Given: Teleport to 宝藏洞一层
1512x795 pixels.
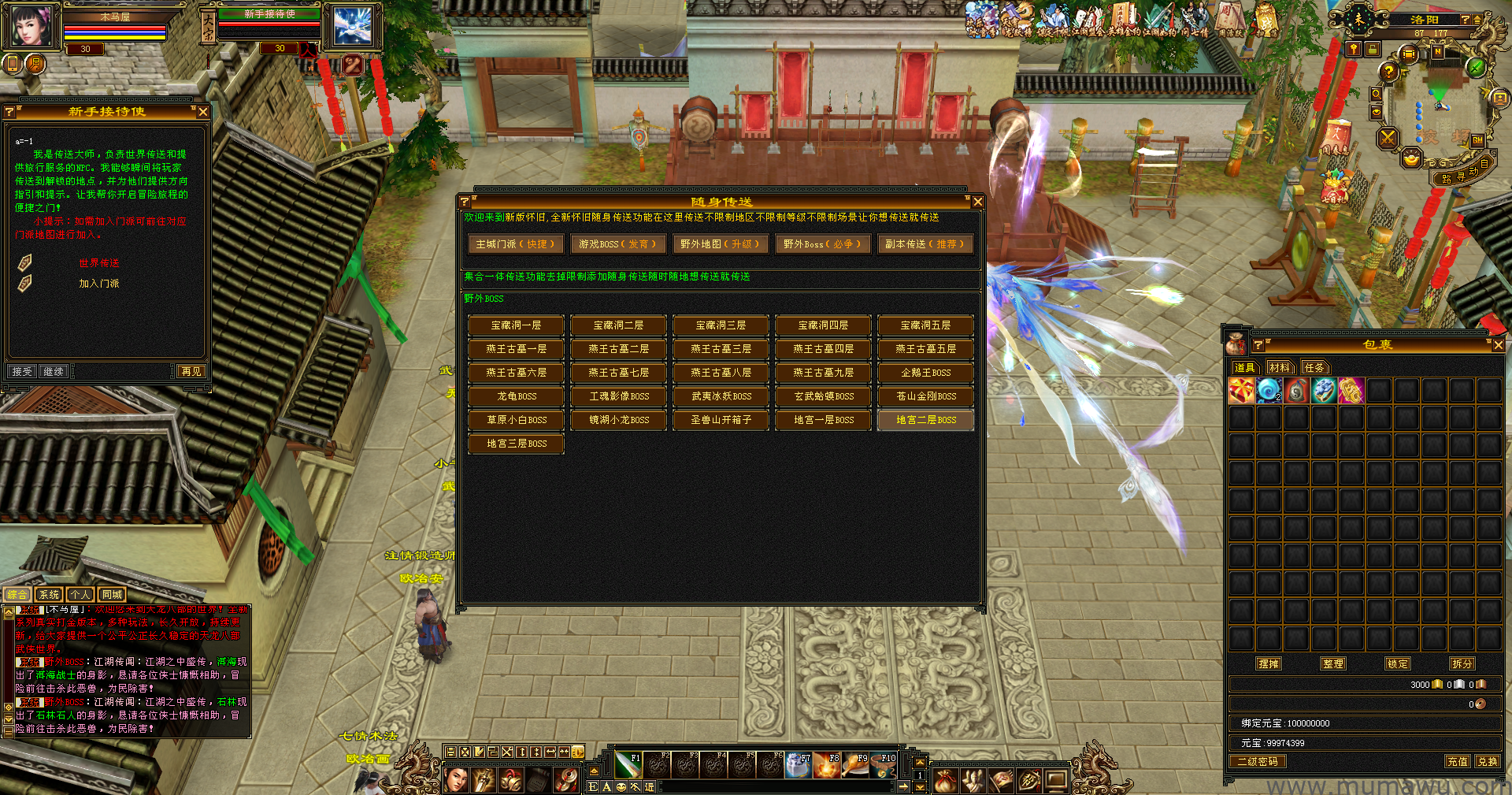Looking at the screenshot, I should click(x=516, y=325).
